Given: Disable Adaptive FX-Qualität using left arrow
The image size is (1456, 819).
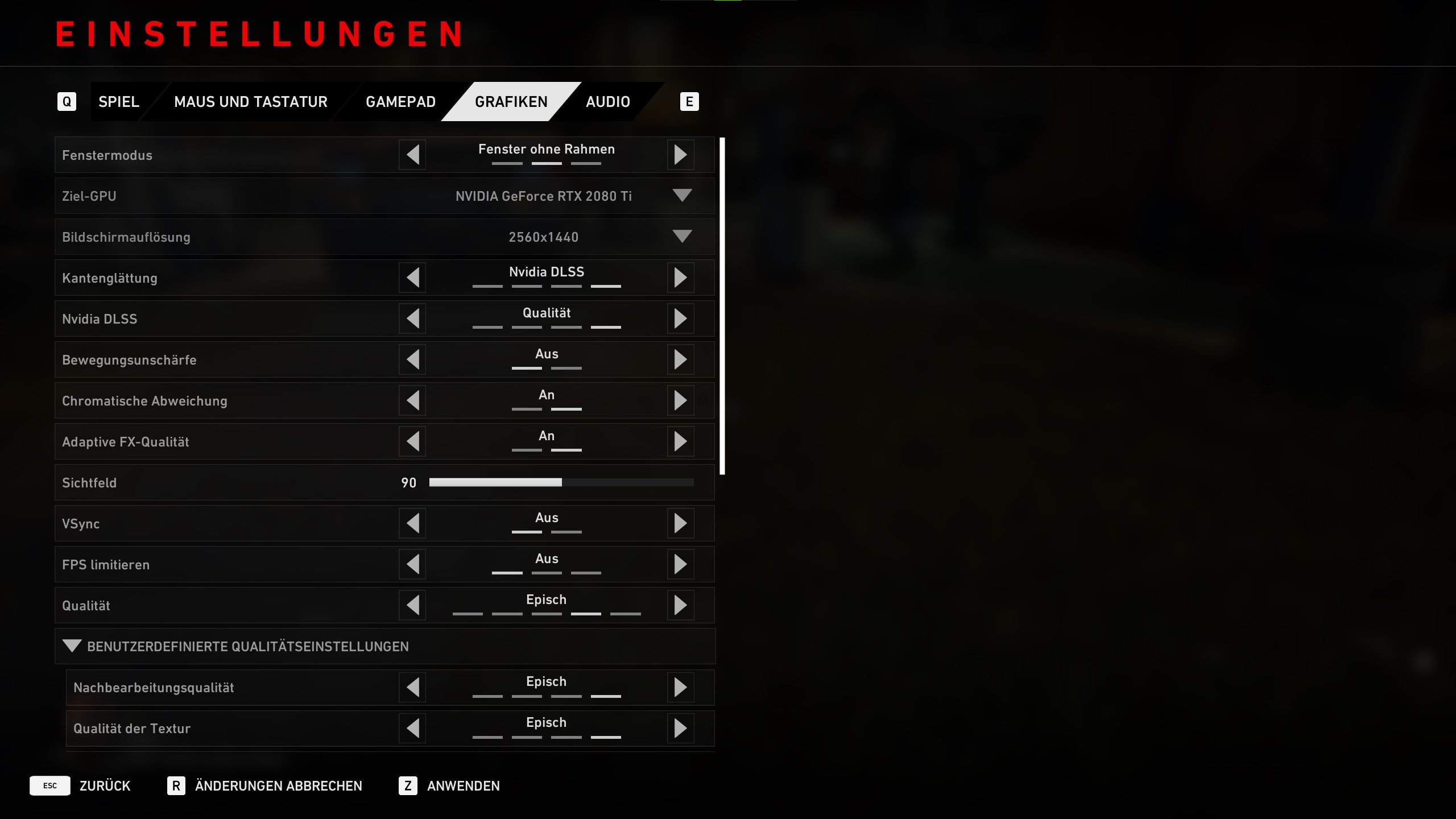Looking at the screenshot, I should click(413, 441).
